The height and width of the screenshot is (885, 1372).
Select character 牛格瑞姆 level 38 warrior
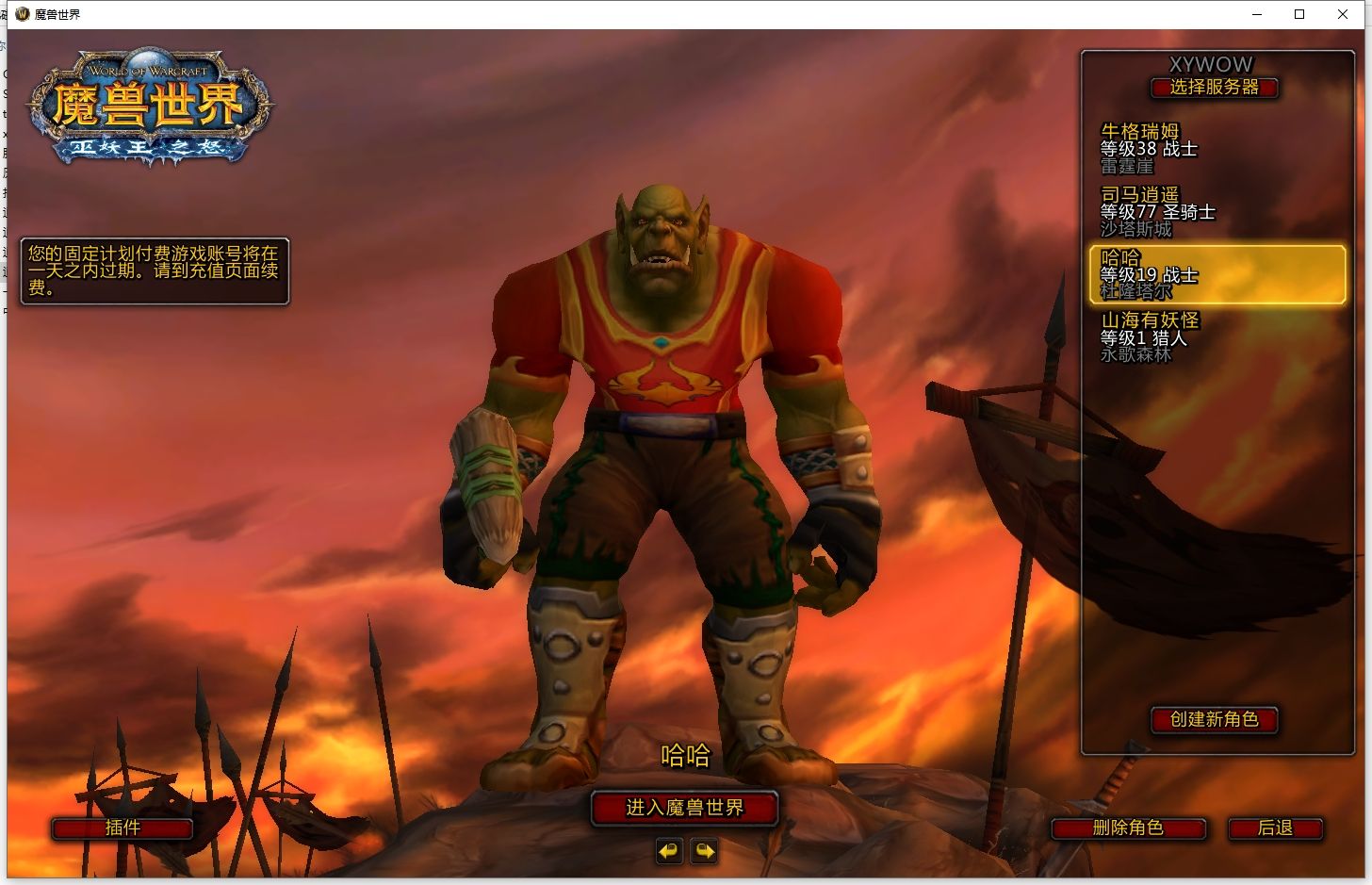(1216, 149)
